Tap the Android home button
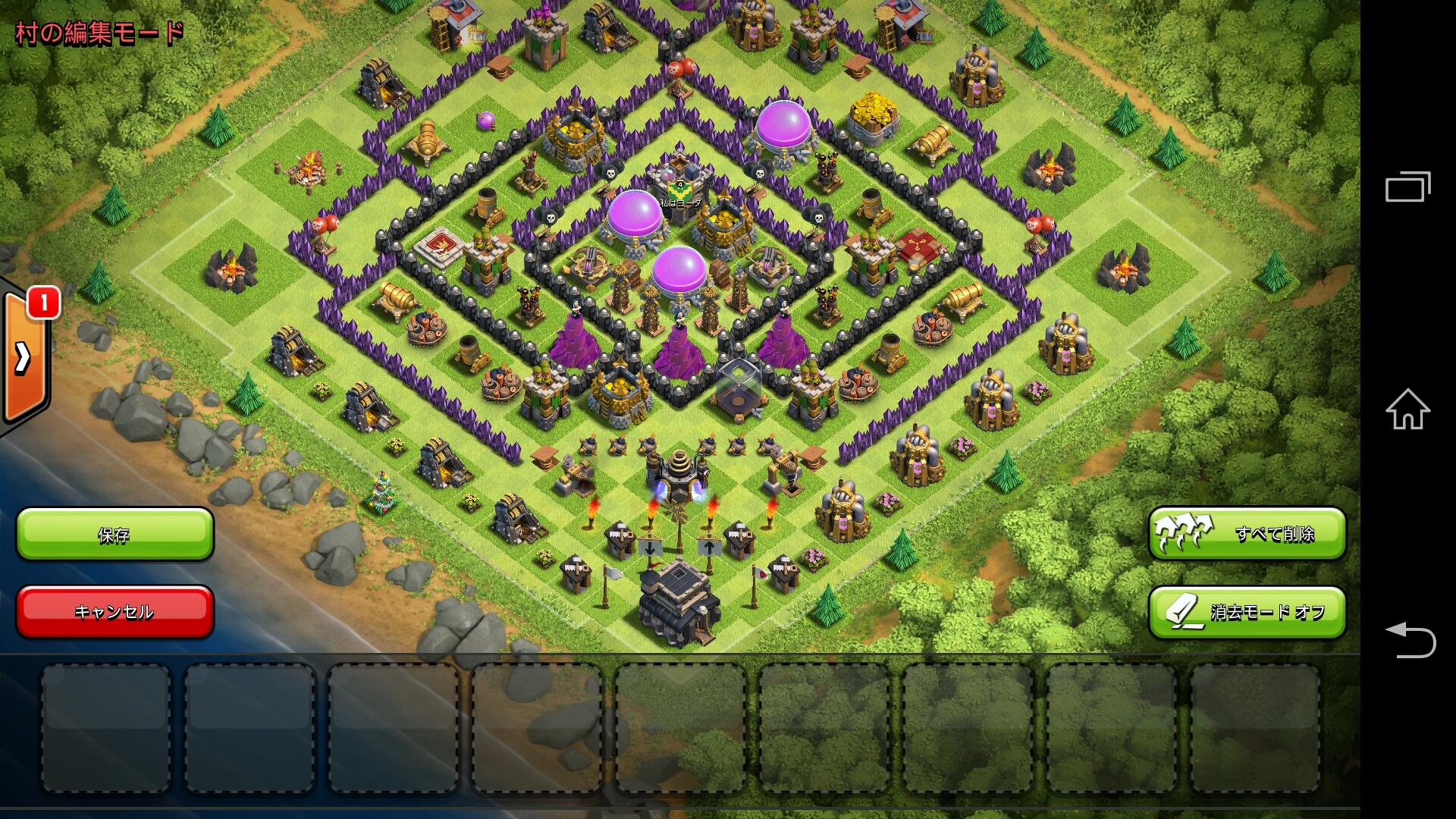This screenshot has width=1456, height=819. (x=1407, y=409)
